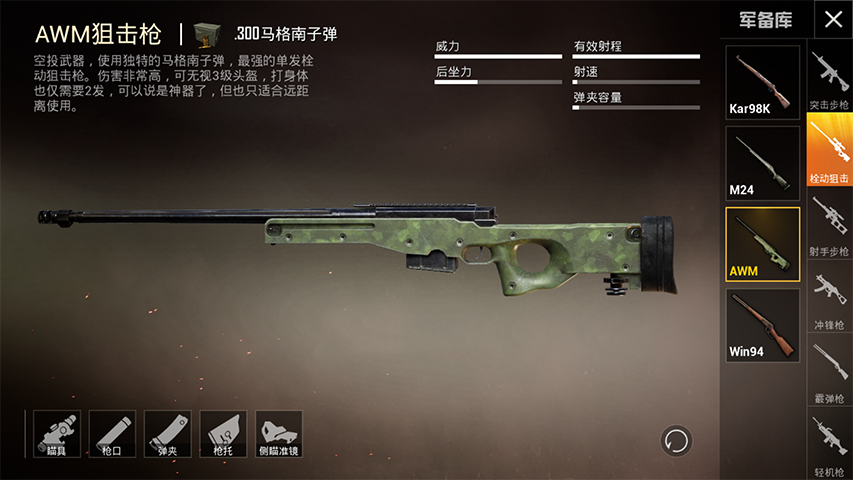The height and width of the screenshot is (480, 854).
Task: Click the circular rotate weapon button
Action: coord(676,440)
